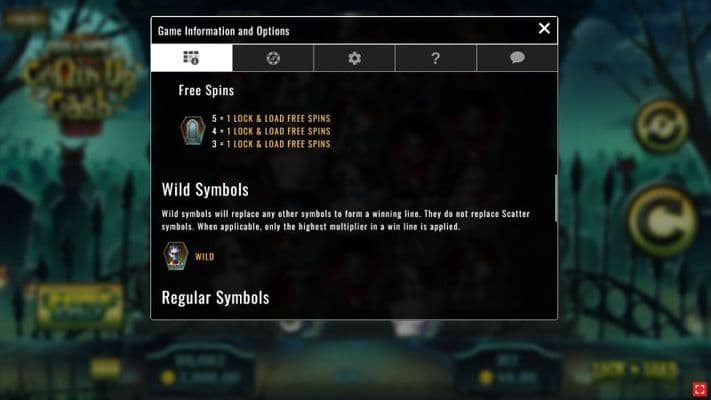Switch to the speech bubble tab
The image size is (711, 400).
point(517,58)
